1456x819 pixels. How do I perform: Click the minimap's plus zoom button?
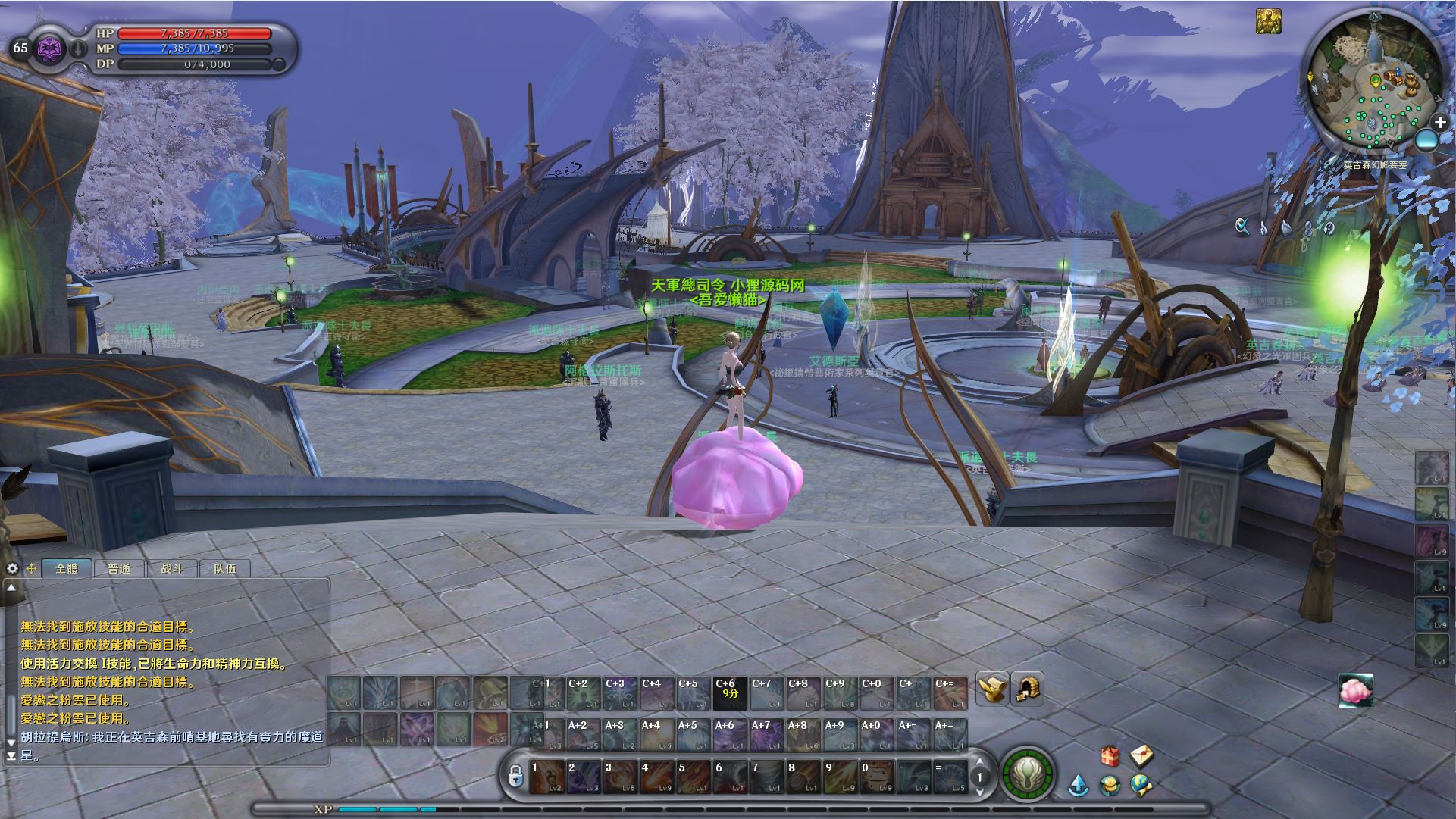pos(1439,122)
